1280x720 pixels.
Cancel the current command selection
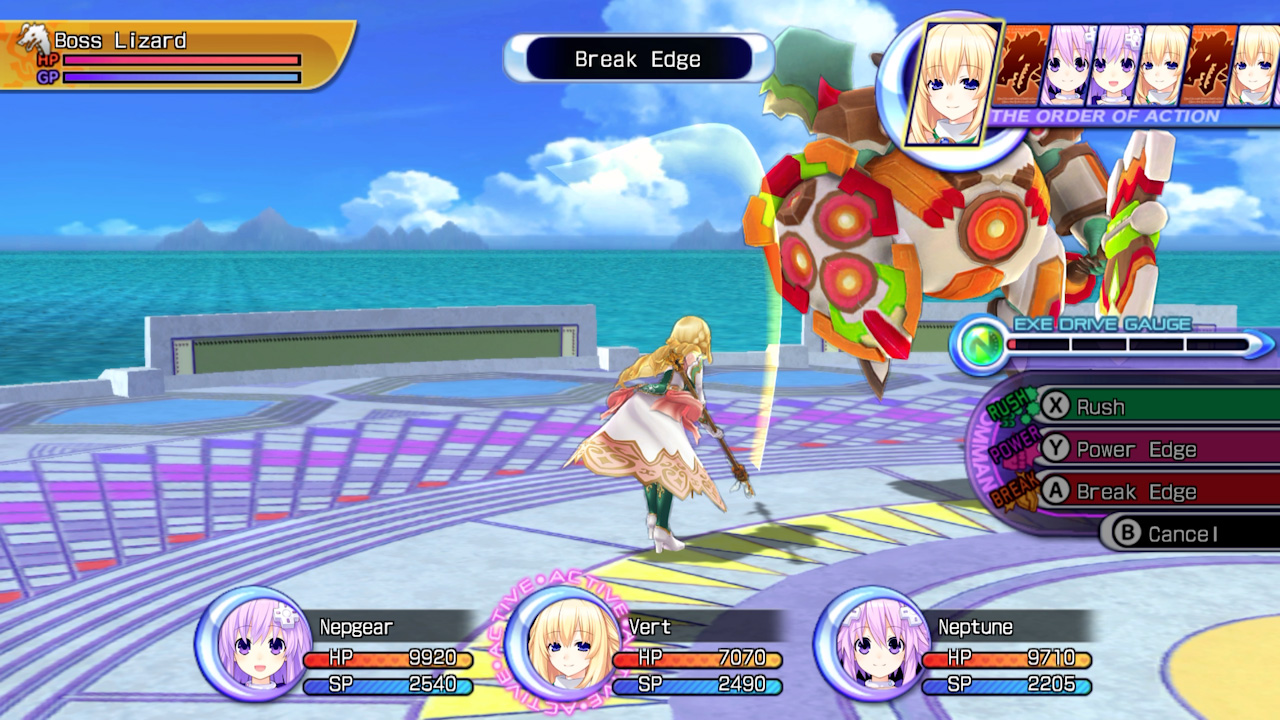coord(1180,533)
